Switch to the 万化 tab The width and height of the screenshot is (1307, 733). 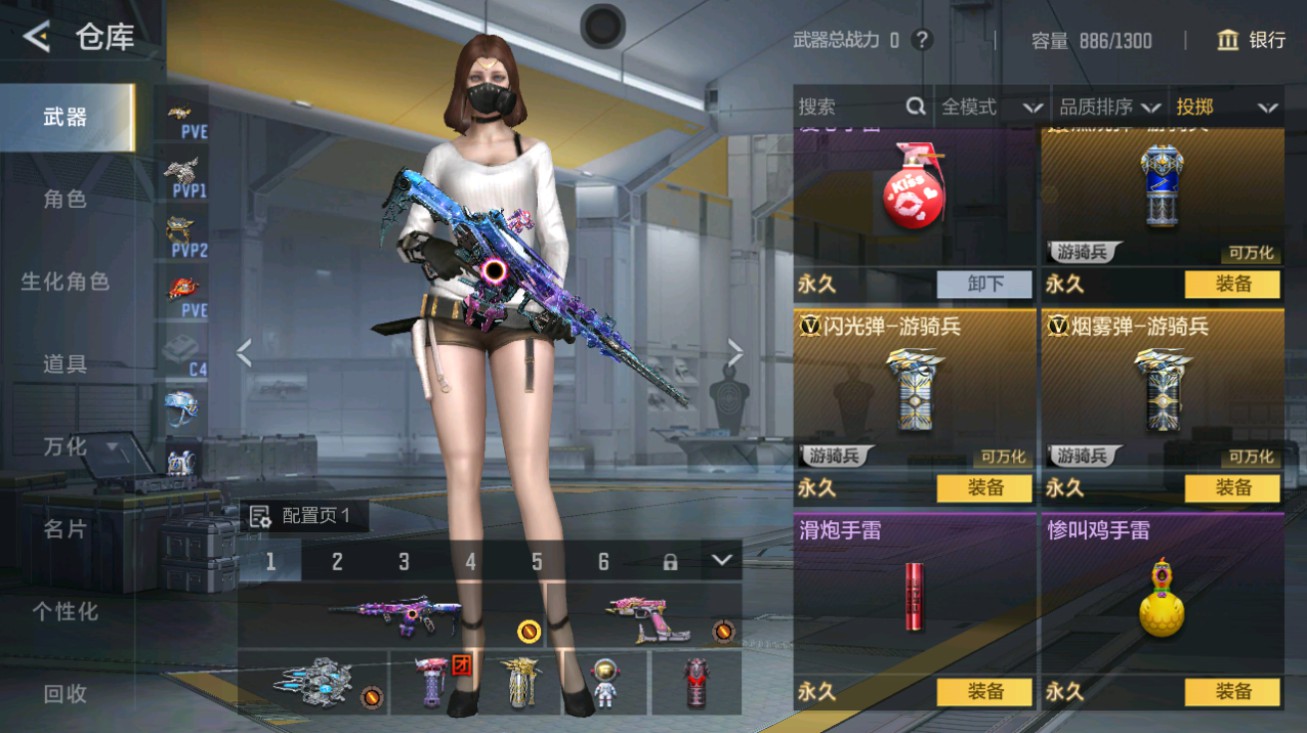click(63, 447)
